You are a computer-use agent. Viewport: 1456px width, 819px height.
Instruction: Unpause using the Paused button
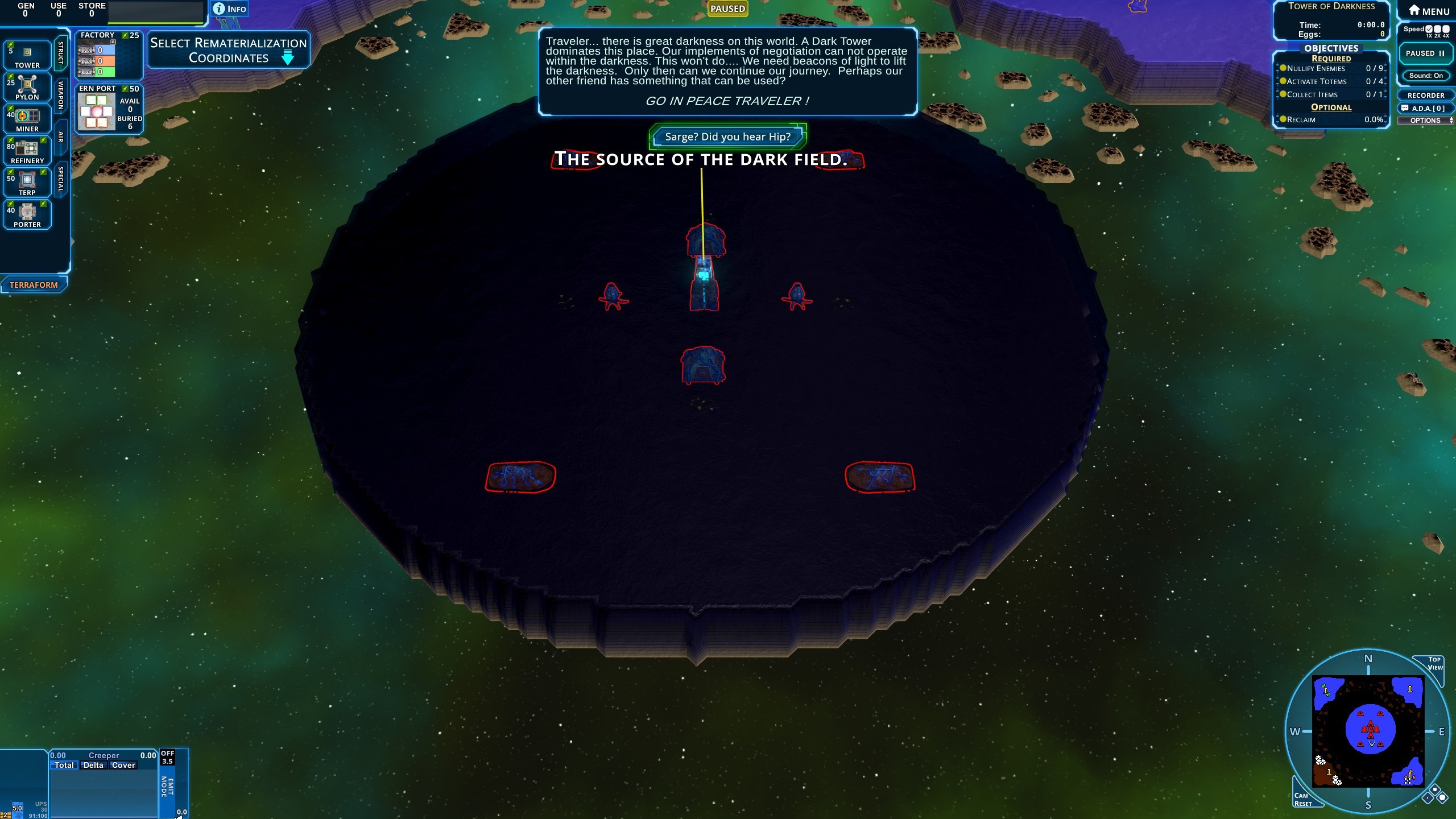point(1425,53)
